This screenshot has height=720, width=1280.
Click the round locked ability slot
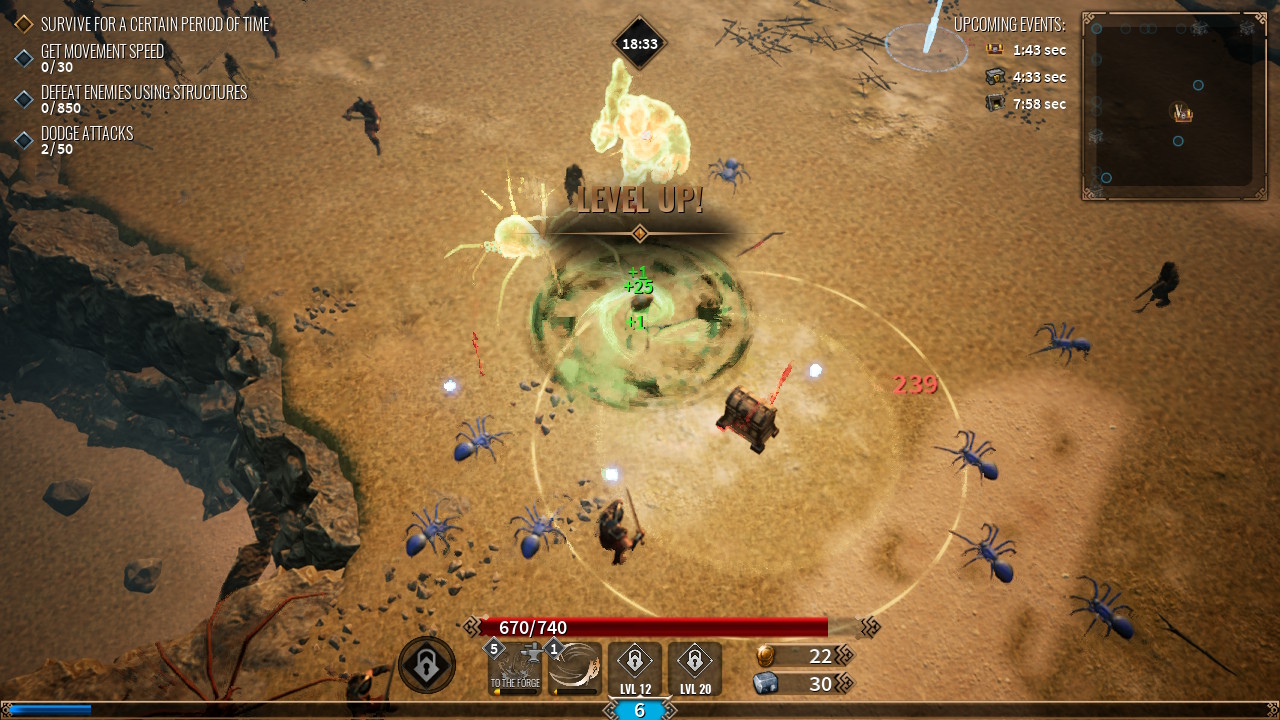coord(427,665)
